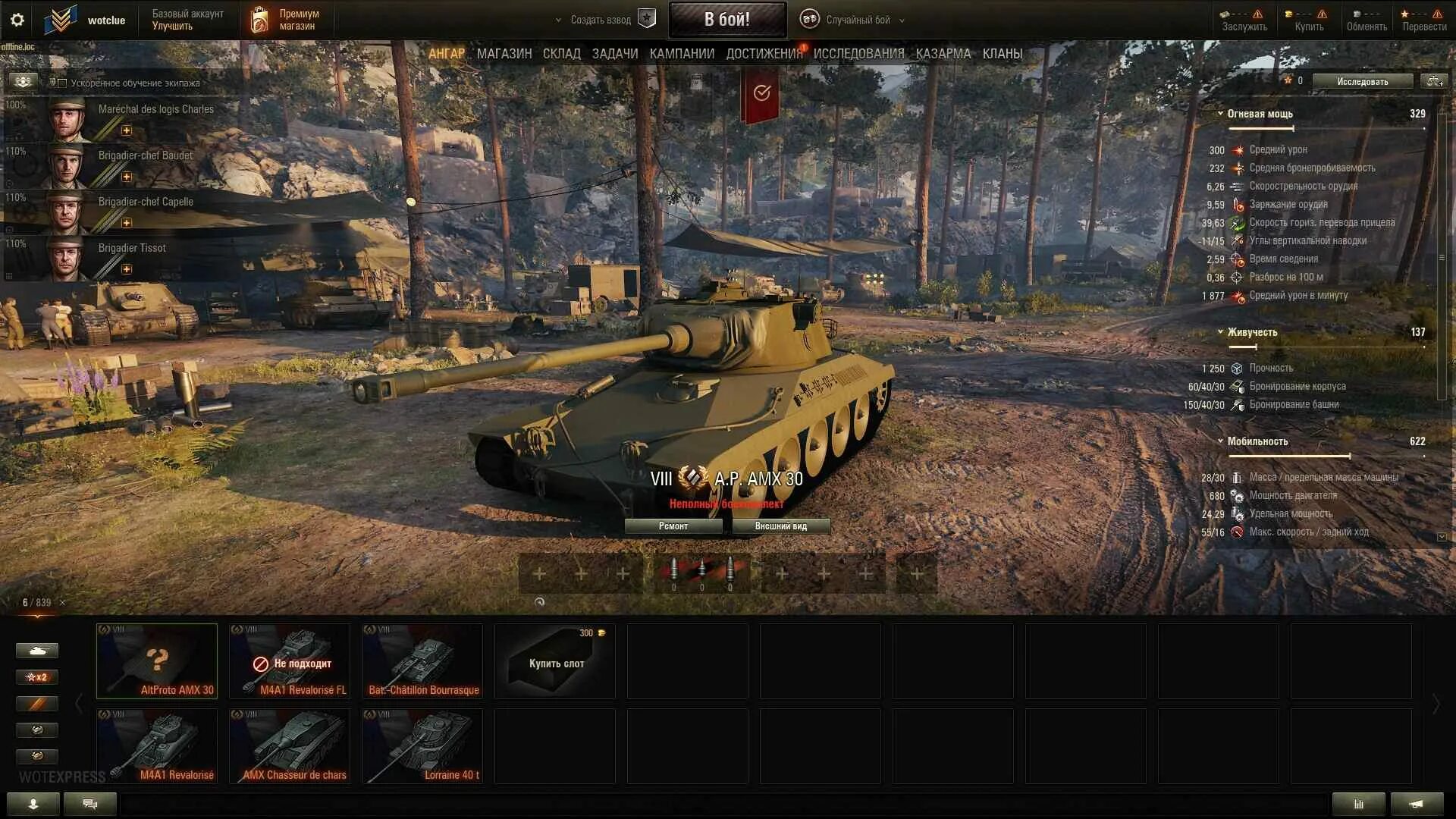The image size is (1456, 819).
Task: Go to the ЗАДАЧИ tab
Action: [614, 54]
